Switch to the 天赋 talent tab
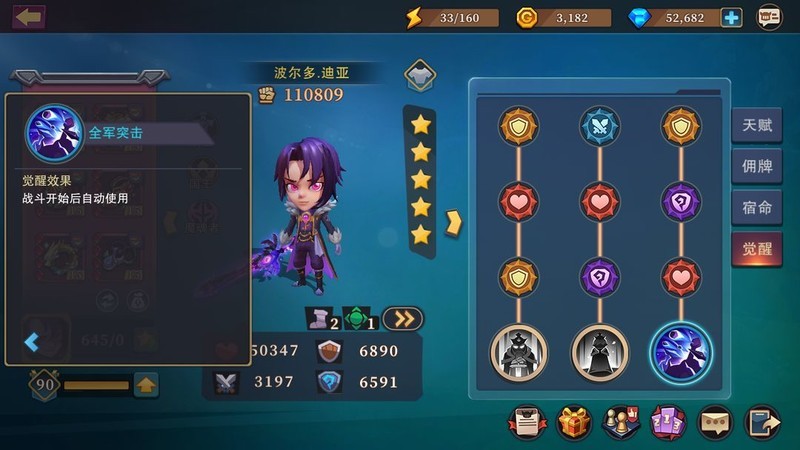Viewport: 800px width, 450px height. pos(757,126)
